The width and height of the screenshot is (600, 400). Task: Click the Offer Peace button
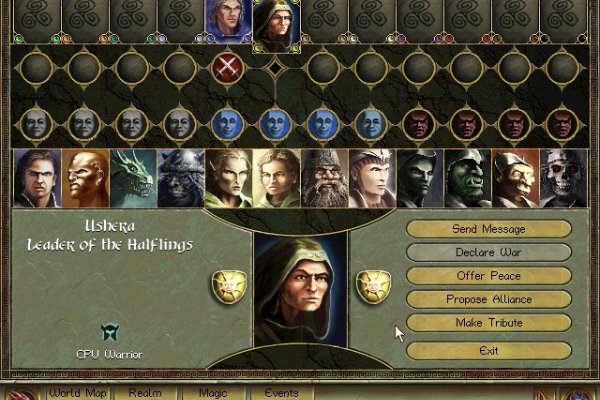point(488,276)
